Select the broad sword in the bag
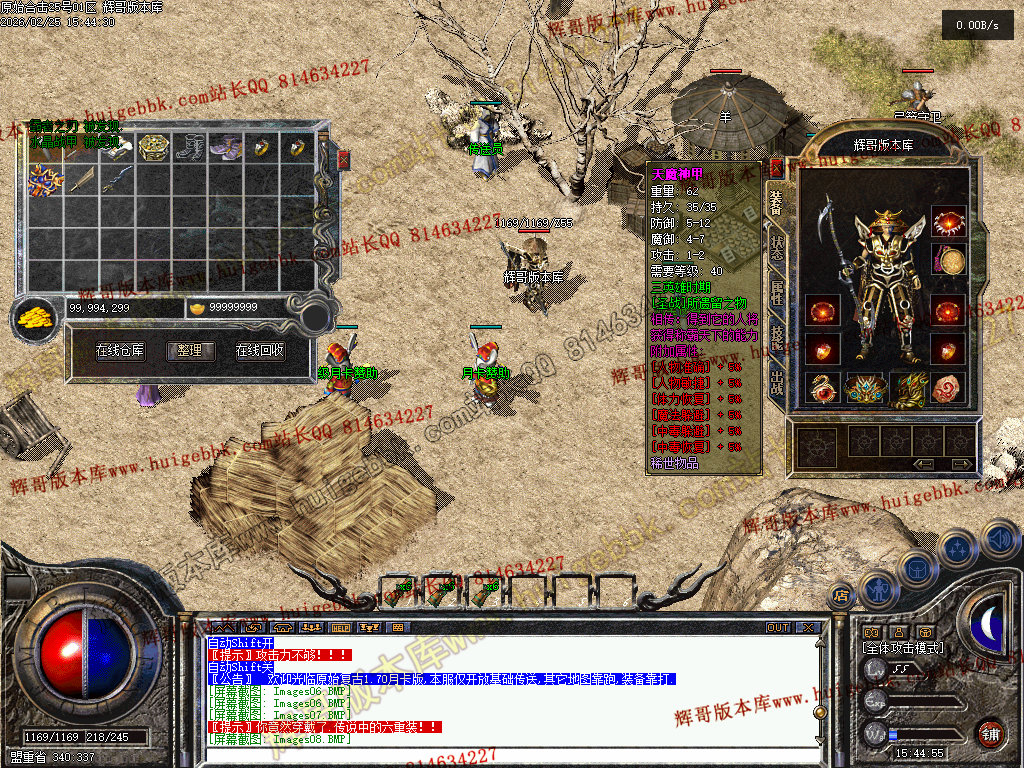The image size is (1024, 768). click(x=82, y=180)
